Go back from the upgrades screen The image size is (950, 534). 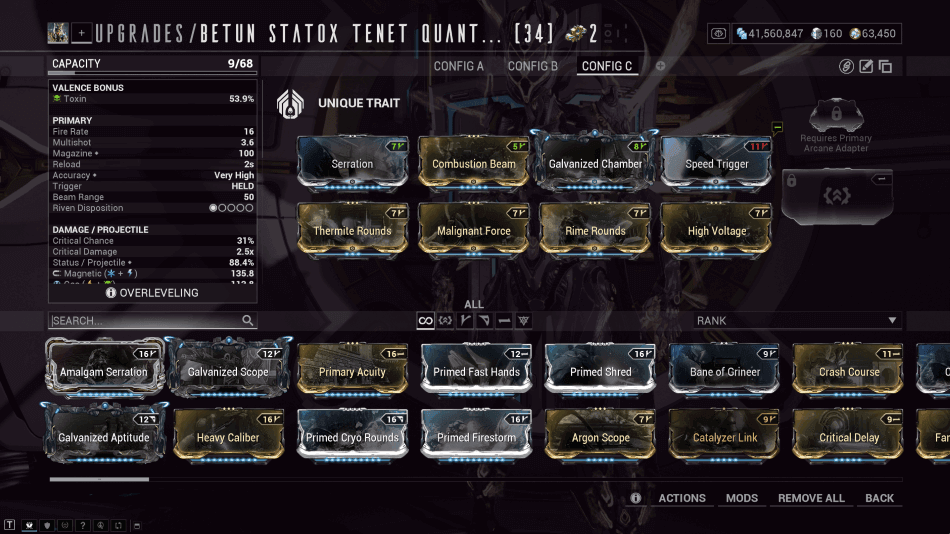[880, 498]
